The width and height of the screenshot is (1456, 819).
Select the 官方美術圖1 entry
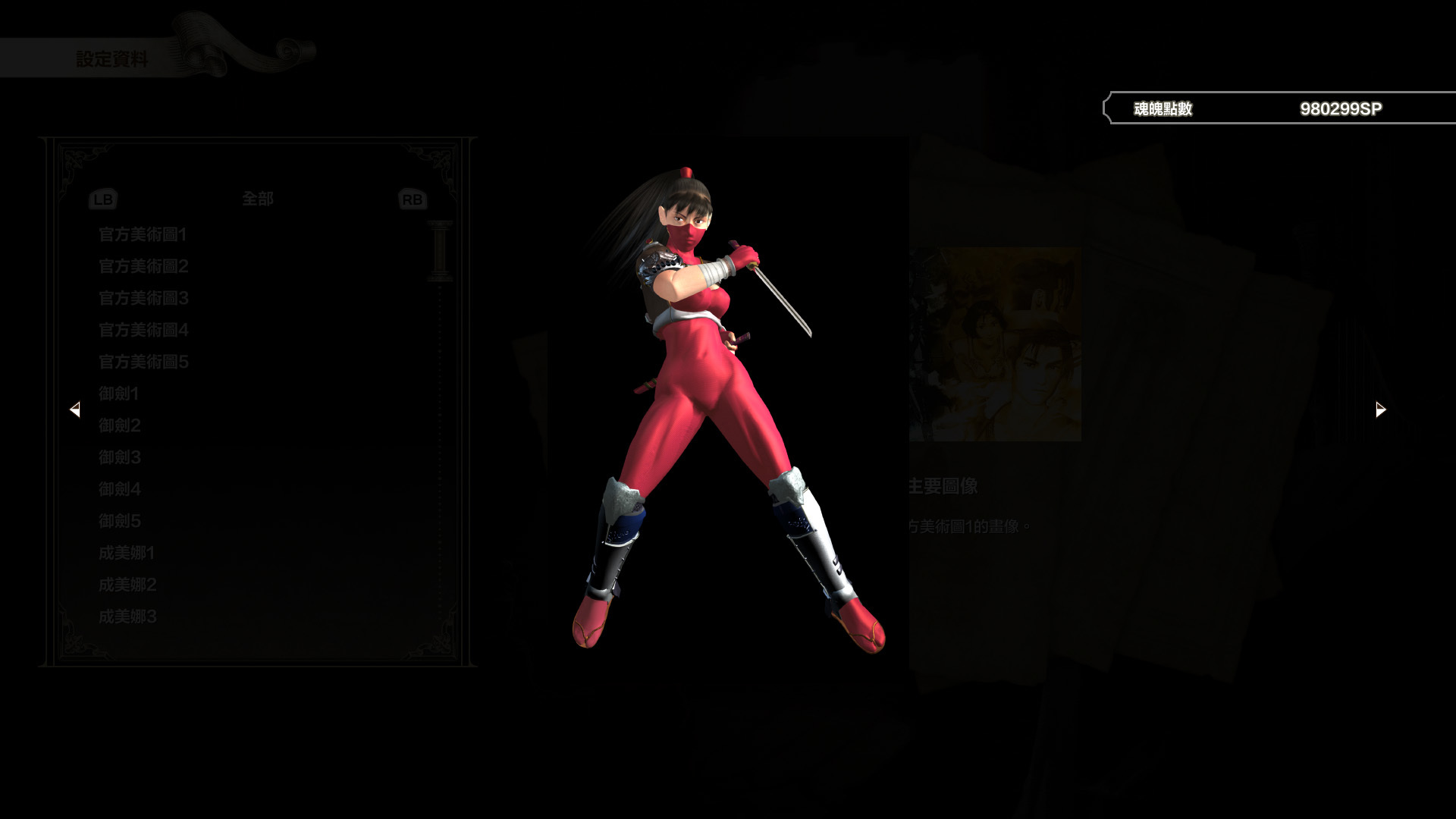click(x=142, y=235)
